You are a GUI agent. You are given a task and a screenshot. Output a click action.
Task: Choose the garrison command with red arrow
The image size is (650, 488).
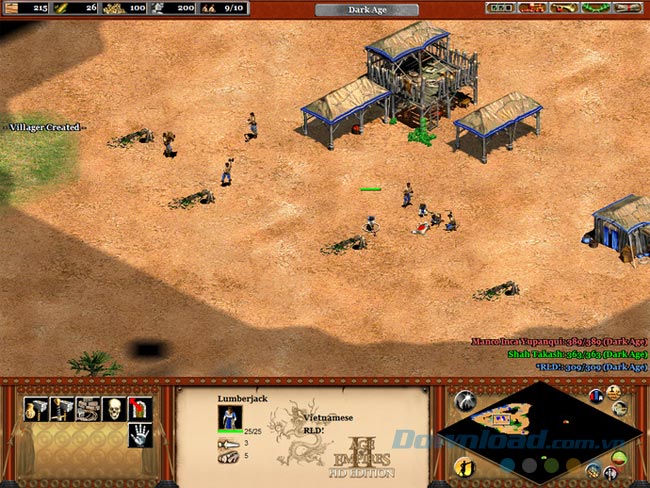pos(140,408)
